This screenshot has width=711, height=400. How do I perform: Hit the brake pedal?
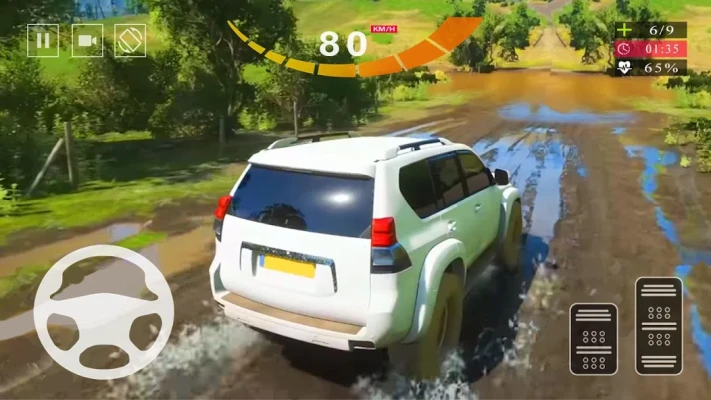click(x=594, y=339)
